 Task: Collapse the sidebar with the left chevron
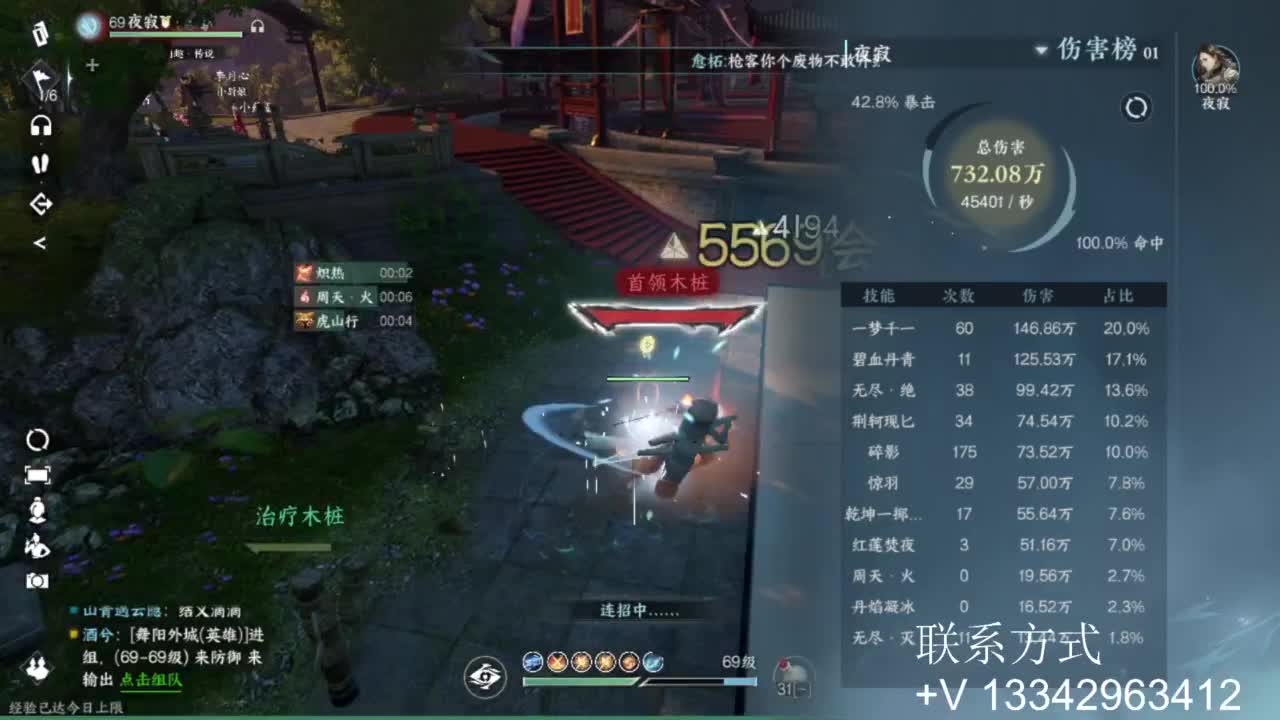(42, 241)
